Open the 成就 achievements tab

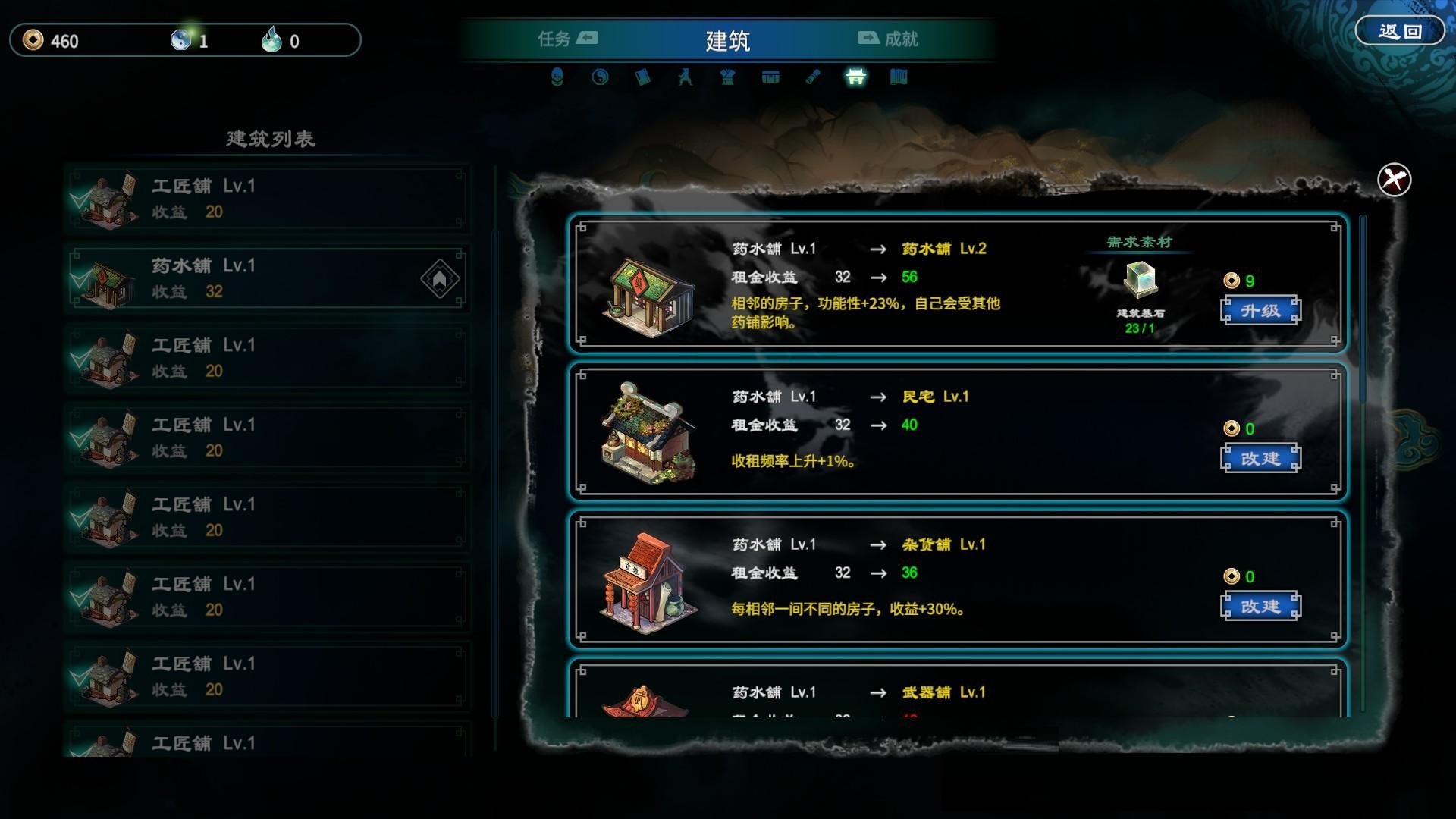click(888, 39)
